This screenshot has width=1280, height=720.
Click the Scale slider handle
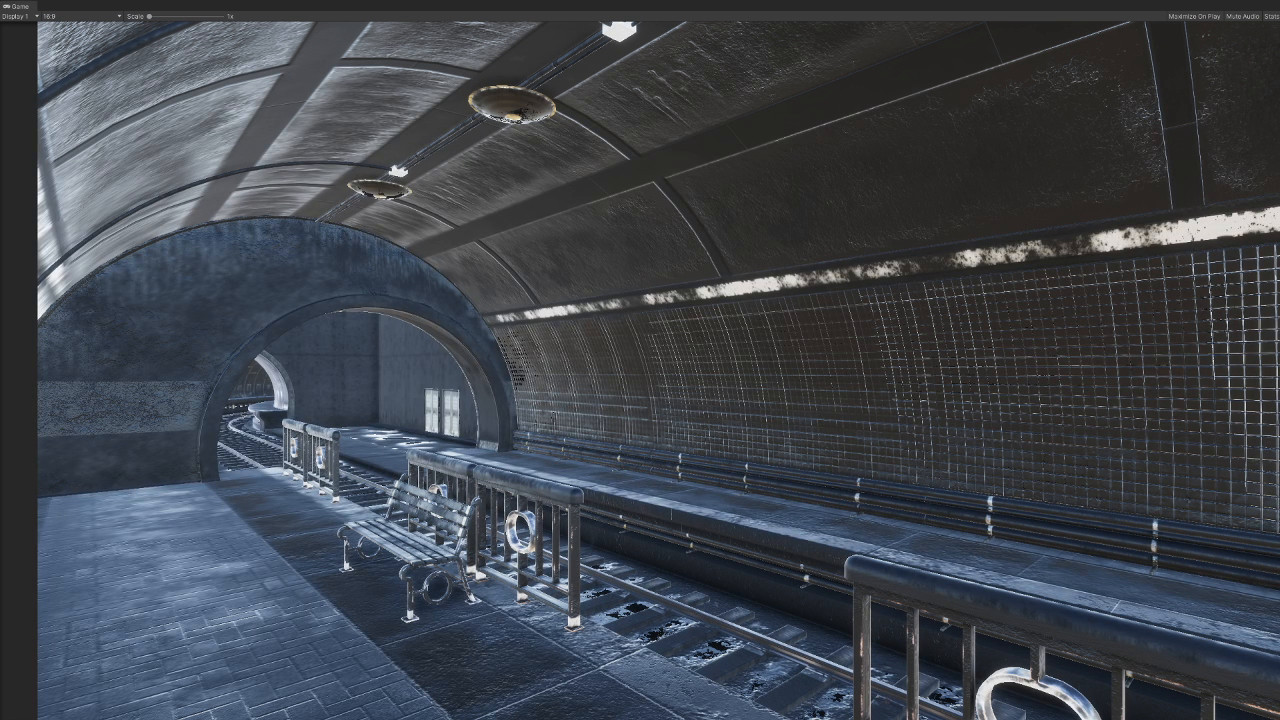click(x=149, y=17)
